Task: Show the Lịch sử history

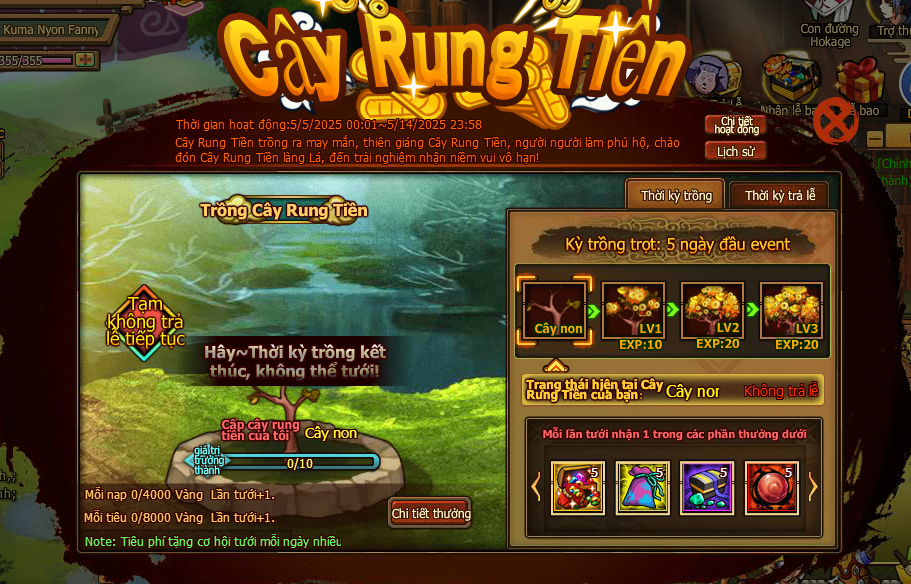Action: (x=735, y=151)
